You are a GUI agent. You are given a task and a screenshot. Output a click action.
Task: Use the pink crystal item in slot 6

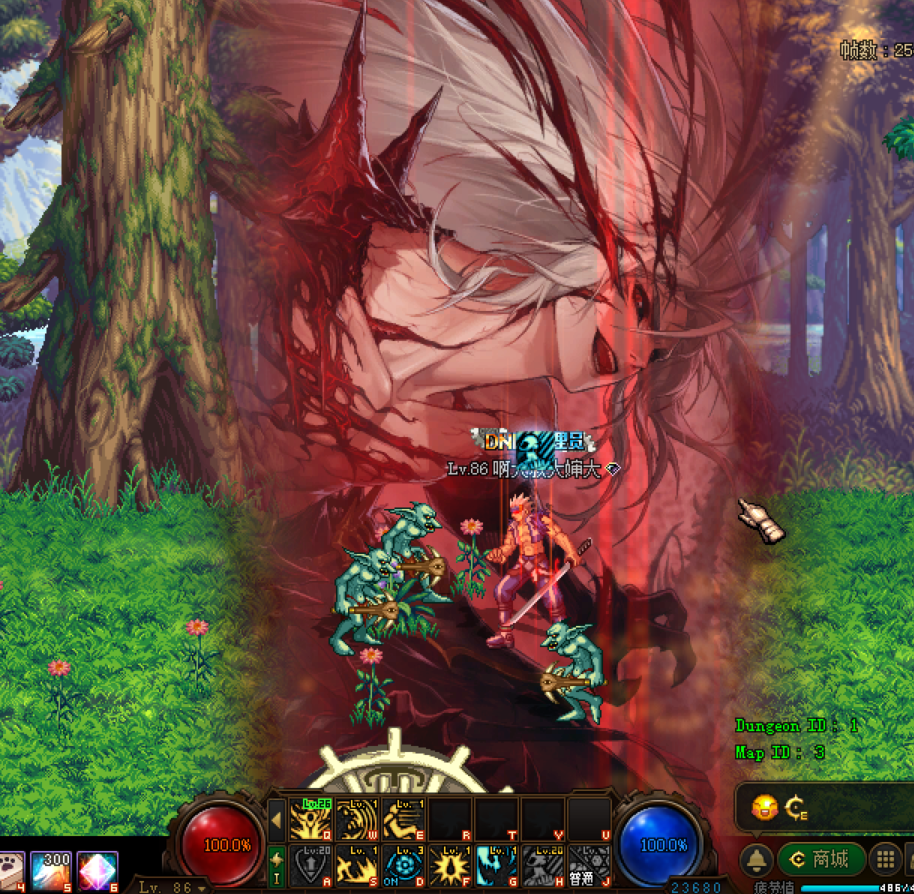96,870
